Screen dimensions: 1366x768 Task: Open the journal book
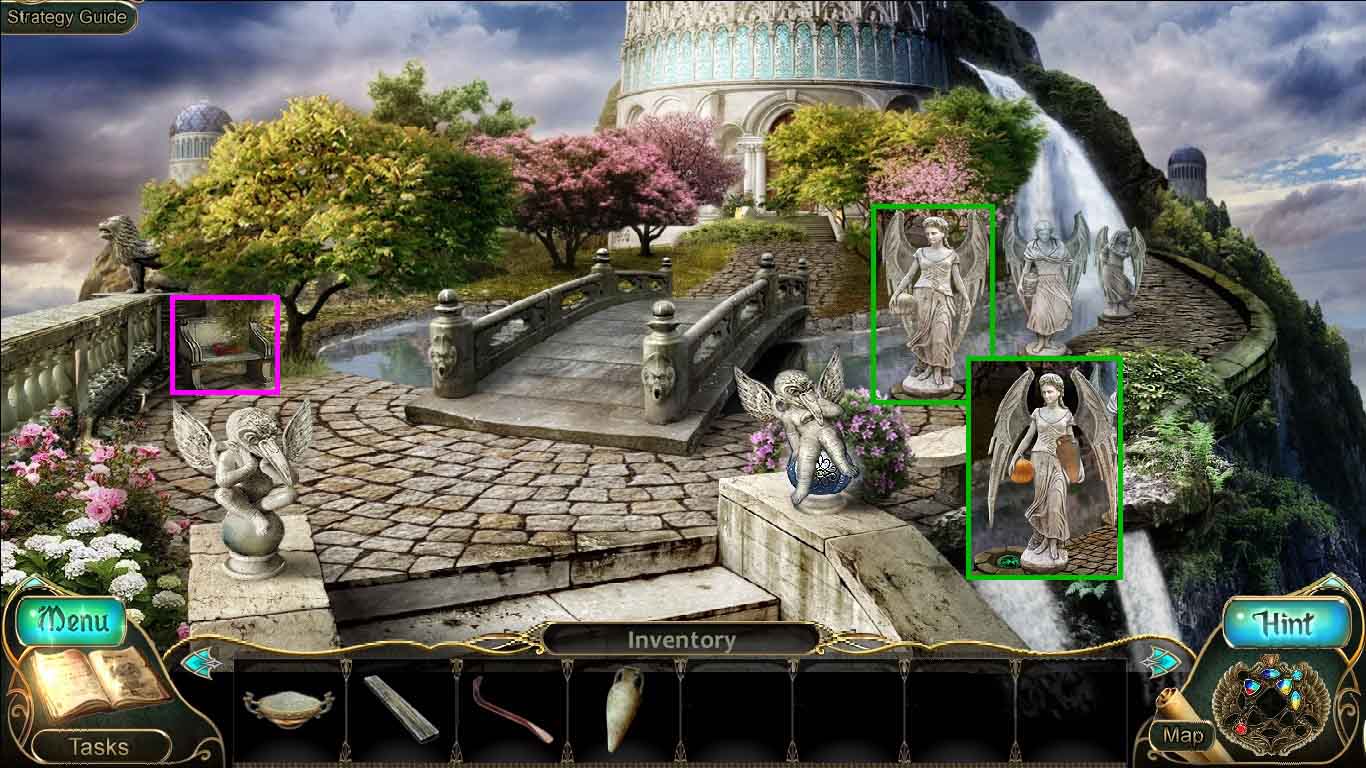tap(95, 686)
